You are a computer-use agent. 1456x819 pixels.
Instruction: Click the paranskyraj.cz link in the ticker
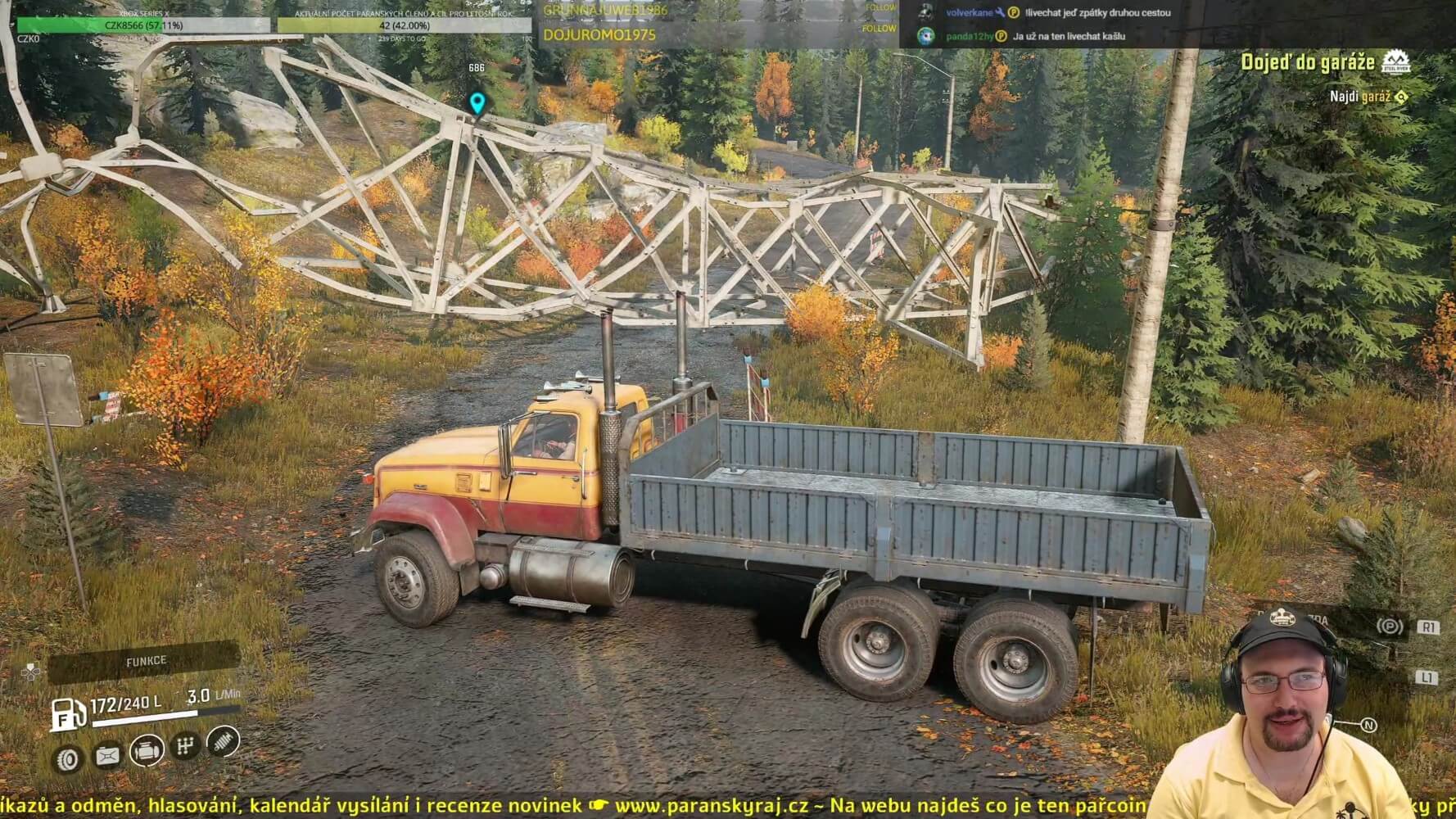tap(711, 806)
